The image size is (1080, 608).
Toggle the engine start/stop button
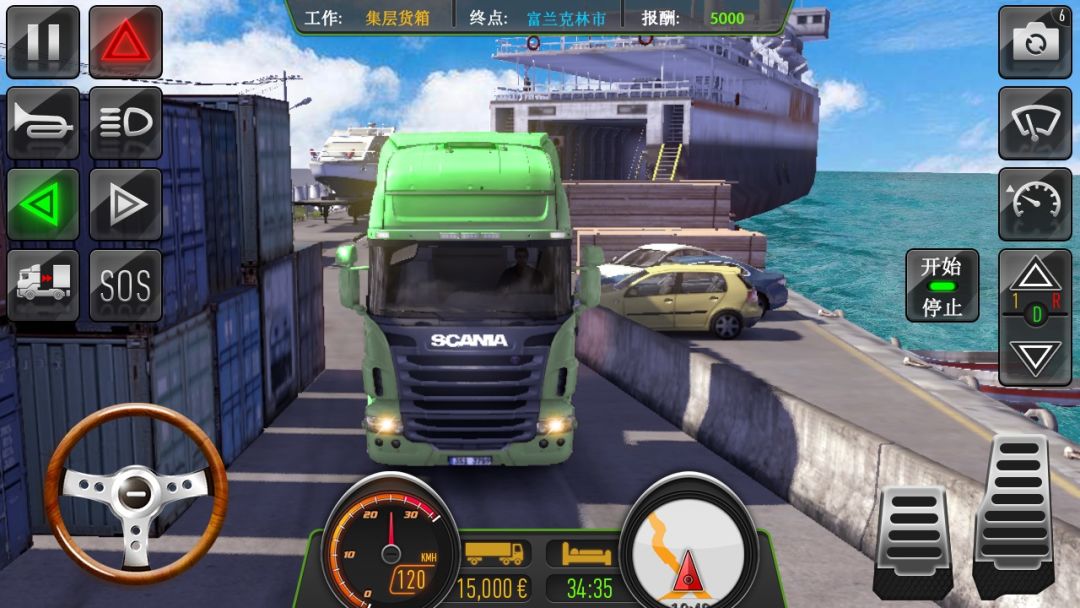(x=941, y=285)
